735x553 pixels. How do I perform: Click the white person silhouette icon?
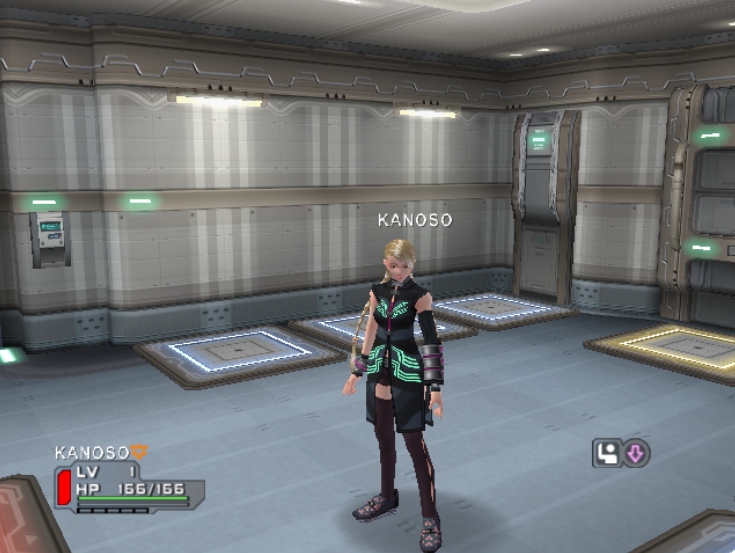click(x=607, y=453)
